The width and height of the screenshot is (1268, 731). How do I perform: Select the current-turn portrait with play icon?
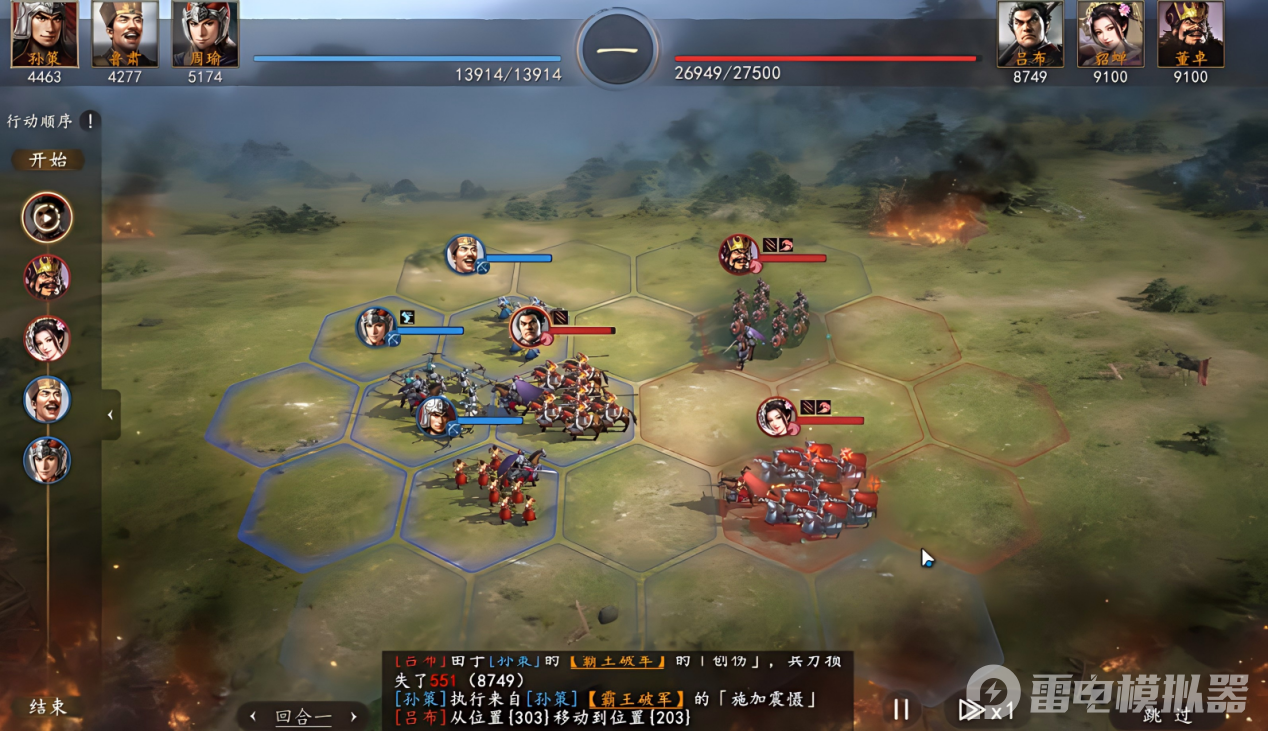point(47,217)
